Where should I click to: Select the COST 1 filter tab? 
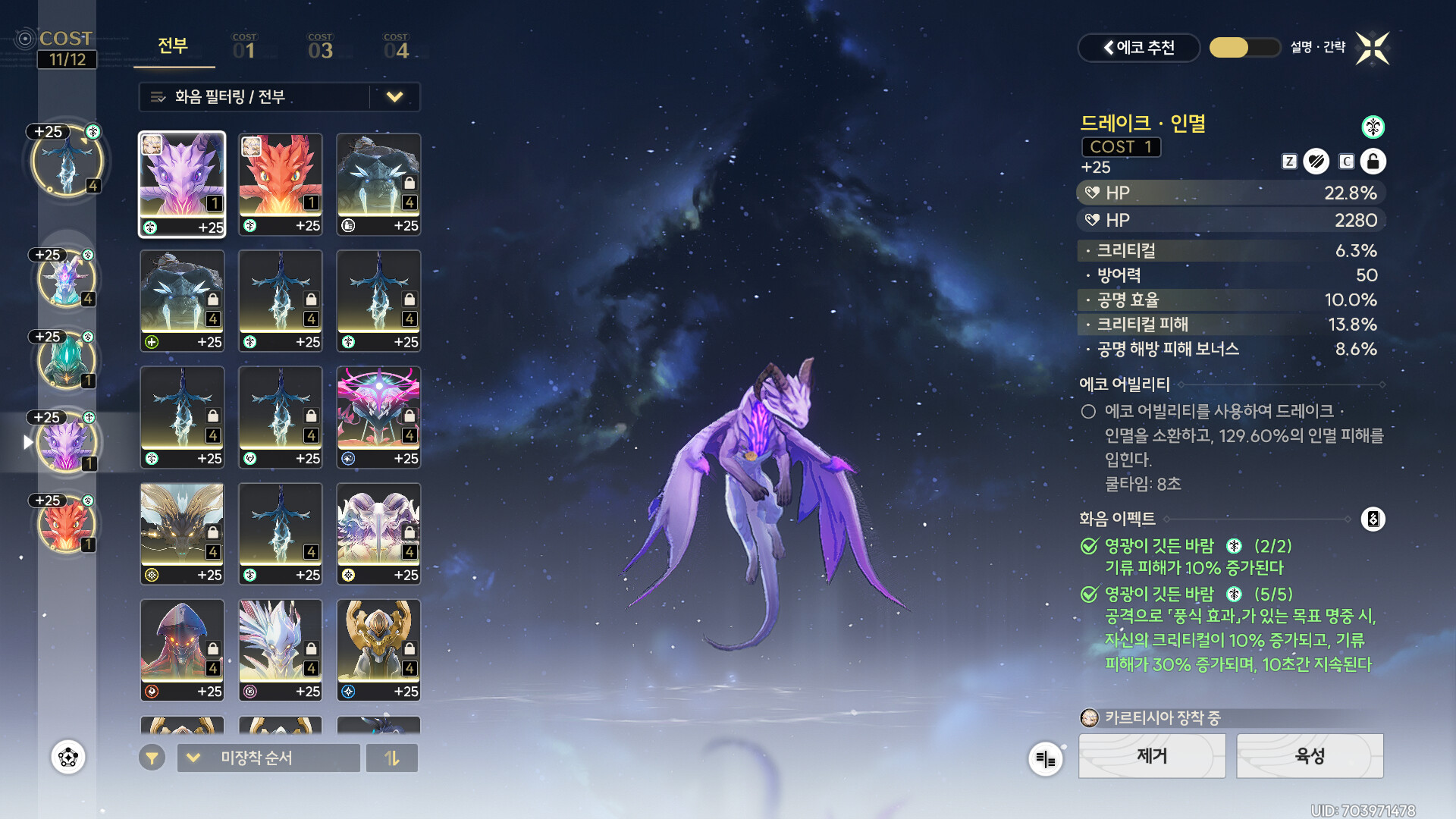point(244,47)
